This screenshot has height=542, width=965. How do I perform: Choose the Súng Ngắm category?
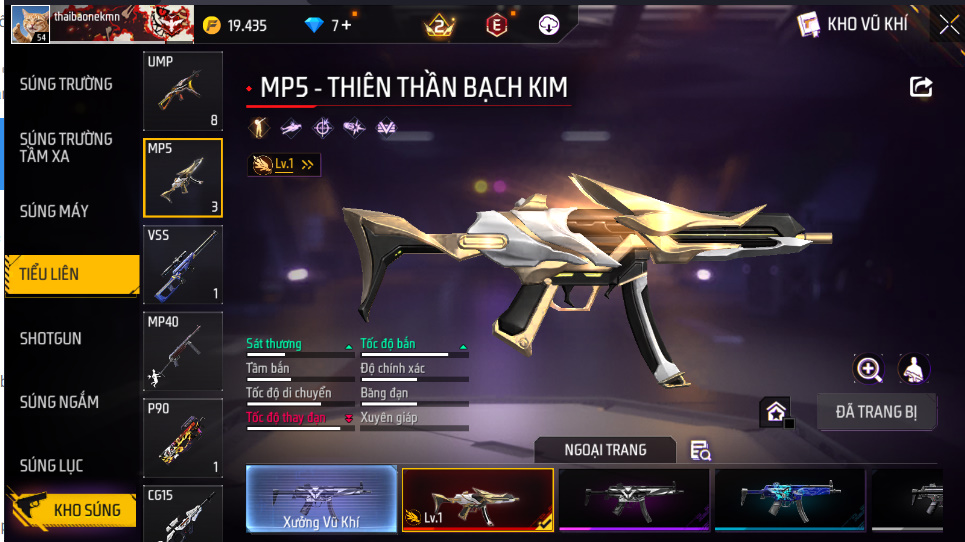pos(59,402)
